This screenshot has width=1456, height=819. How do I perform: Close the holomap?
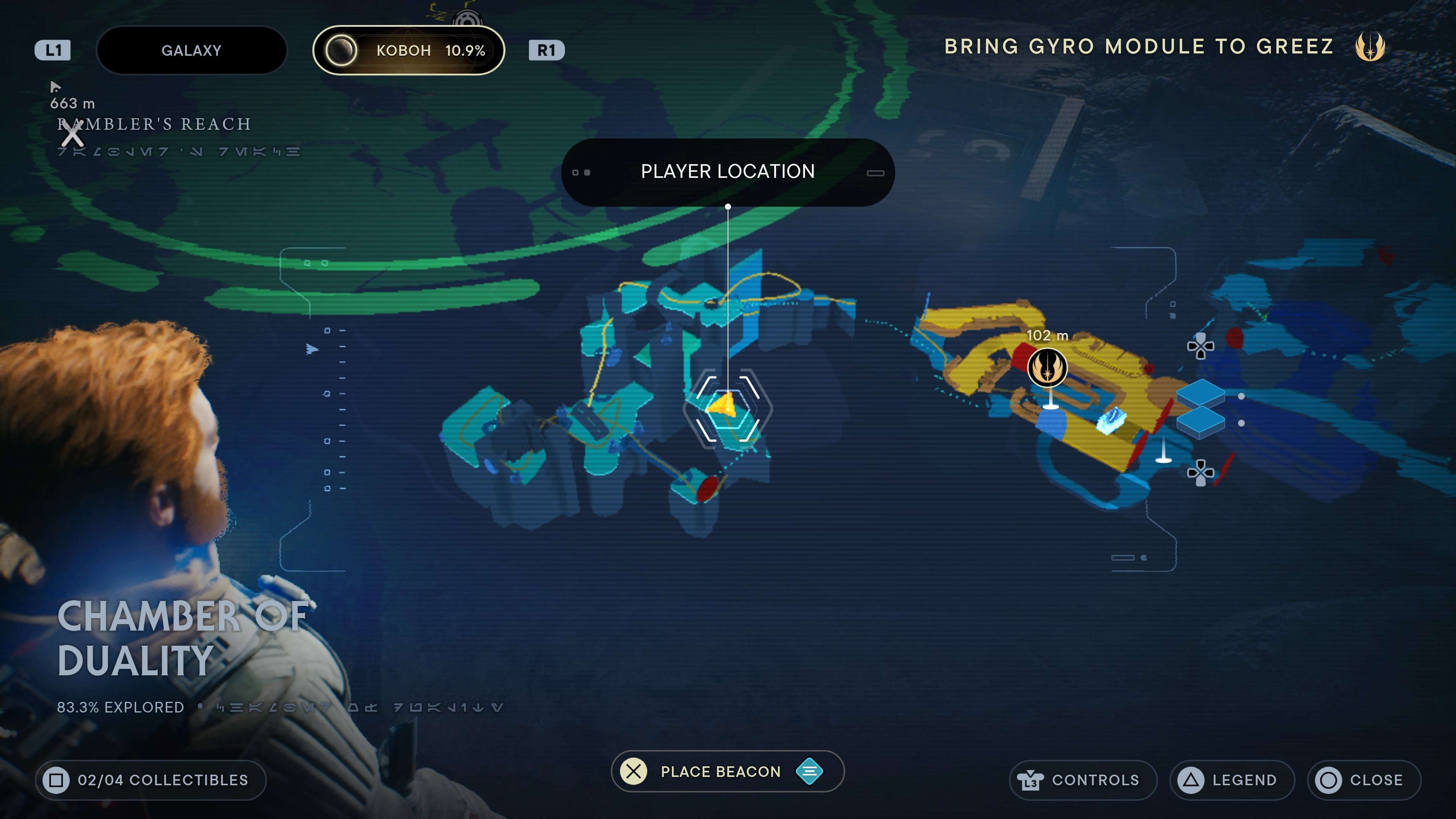pyautogui.click(x=1363, y=780)
